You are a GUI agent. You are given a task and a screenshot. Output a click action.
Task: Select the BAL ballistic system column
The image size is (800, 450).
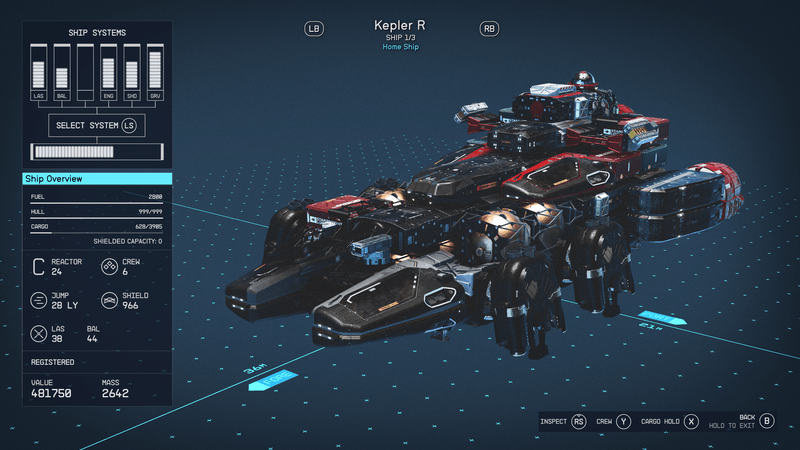[x=62, y=73]
